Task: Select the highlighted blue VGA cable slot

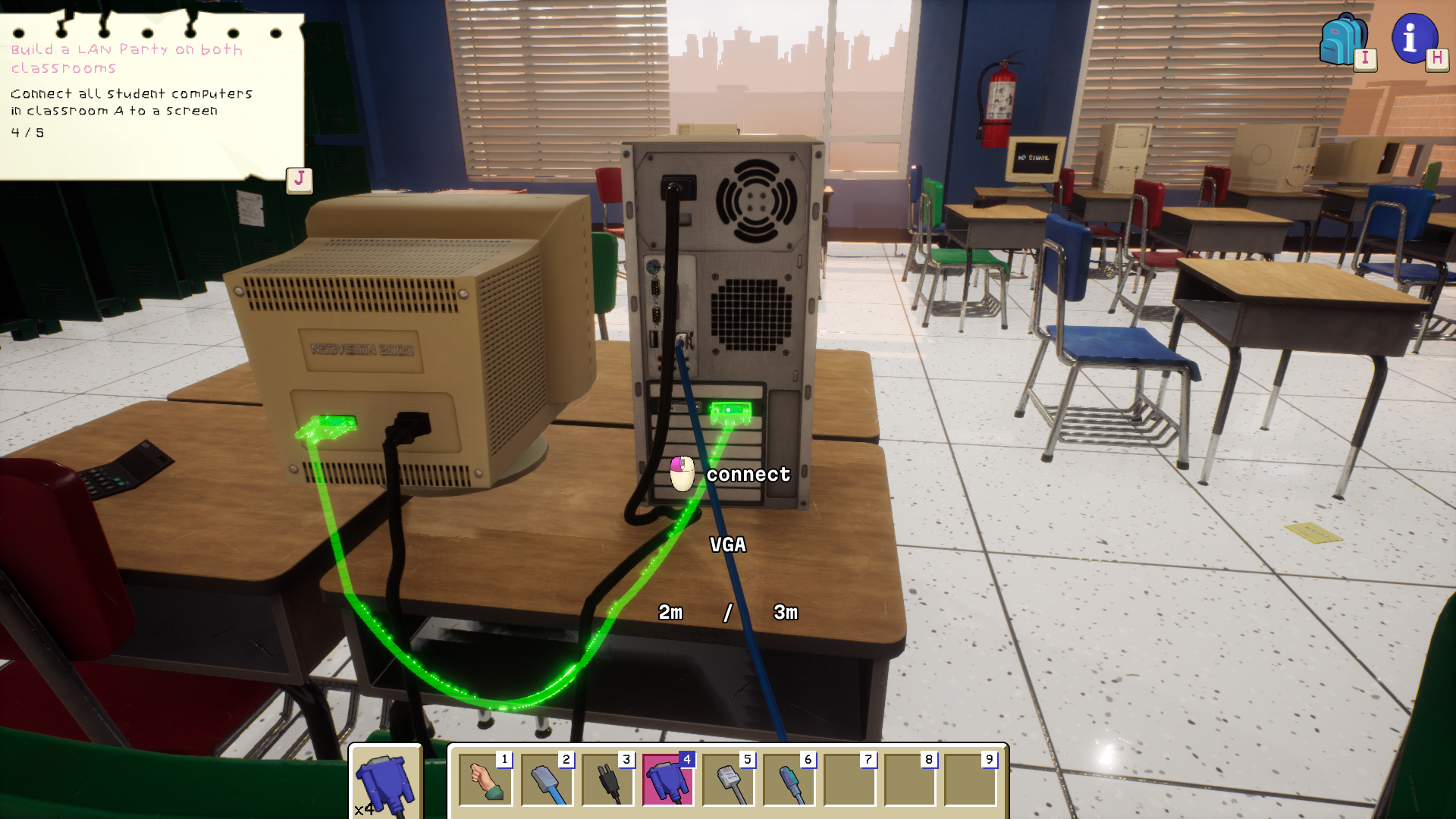Action: point(667,780)
